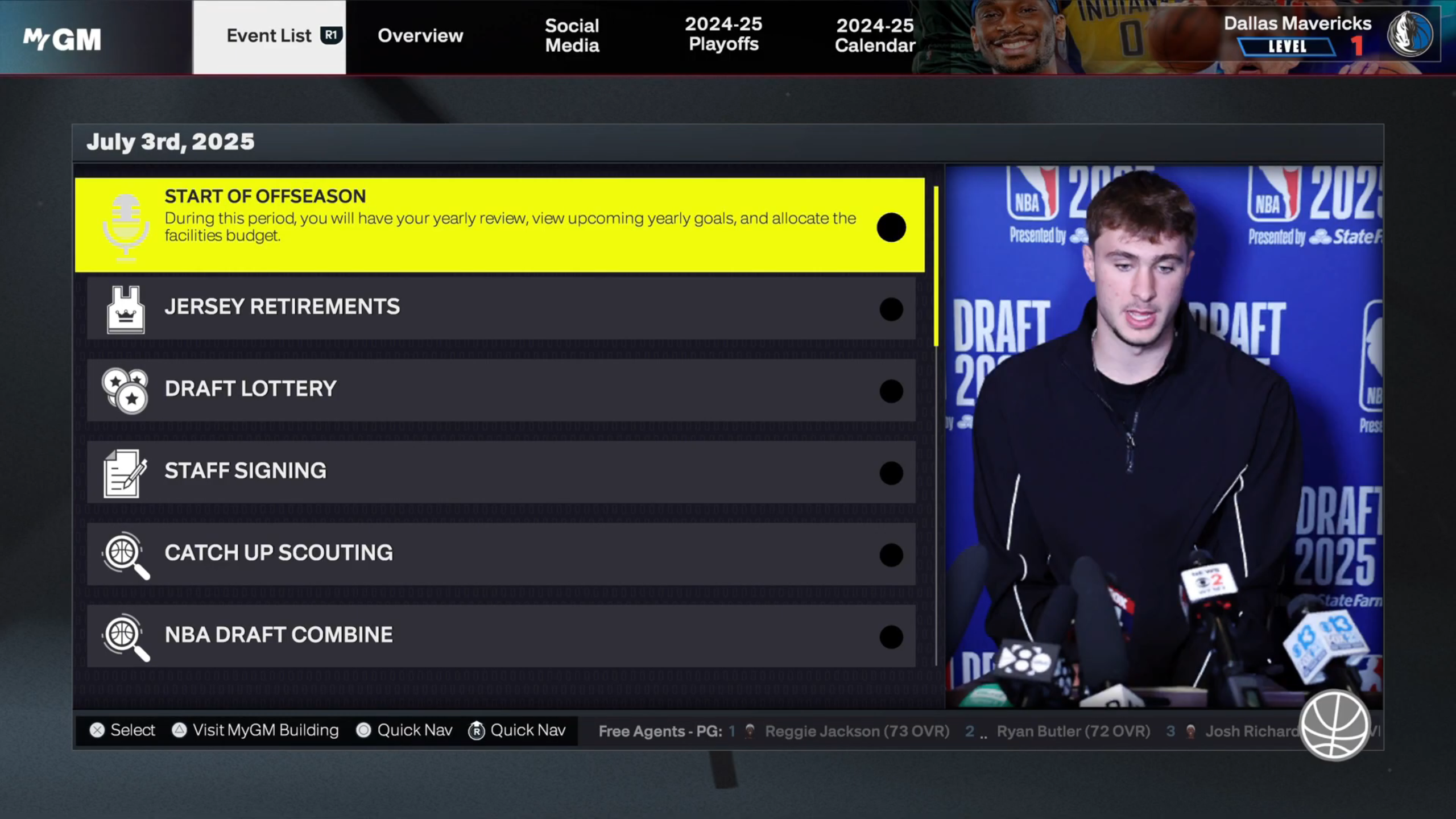Open the 2024-25 Calendar tab
Viewport: 1456px width, 819px height.
874,36
